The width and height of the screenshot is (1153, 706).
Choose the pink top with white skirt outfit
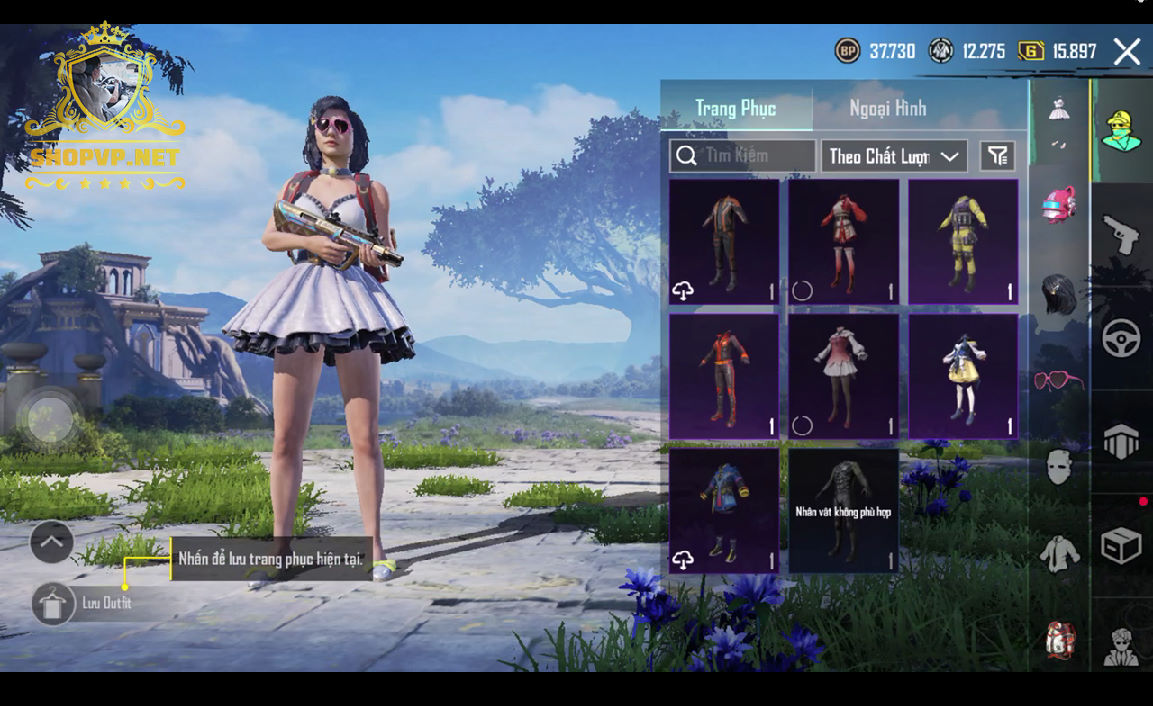(x=843, y=377)
